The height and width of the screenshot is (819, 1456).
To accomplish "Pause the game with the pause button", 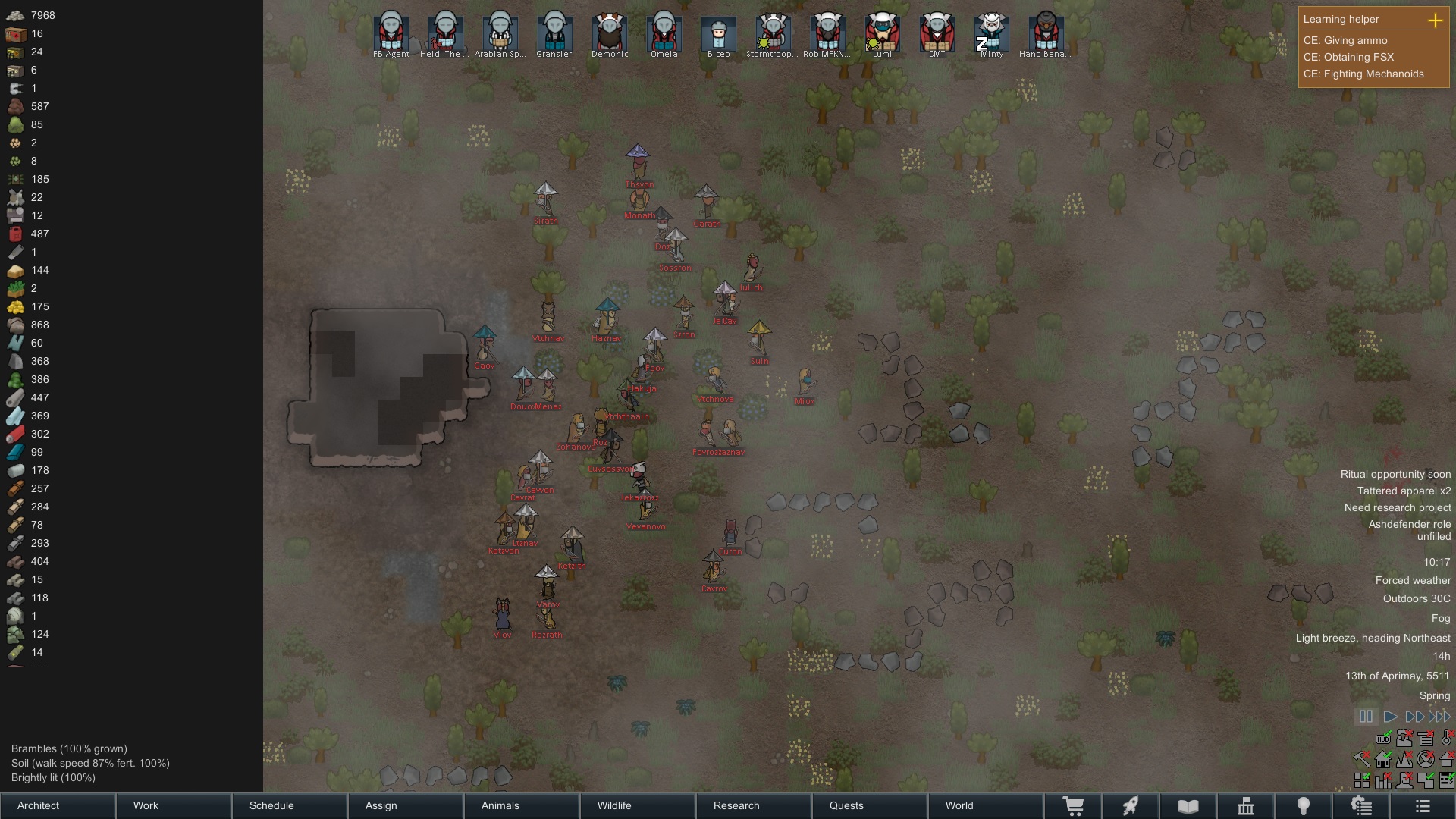I will point(1366,716).
